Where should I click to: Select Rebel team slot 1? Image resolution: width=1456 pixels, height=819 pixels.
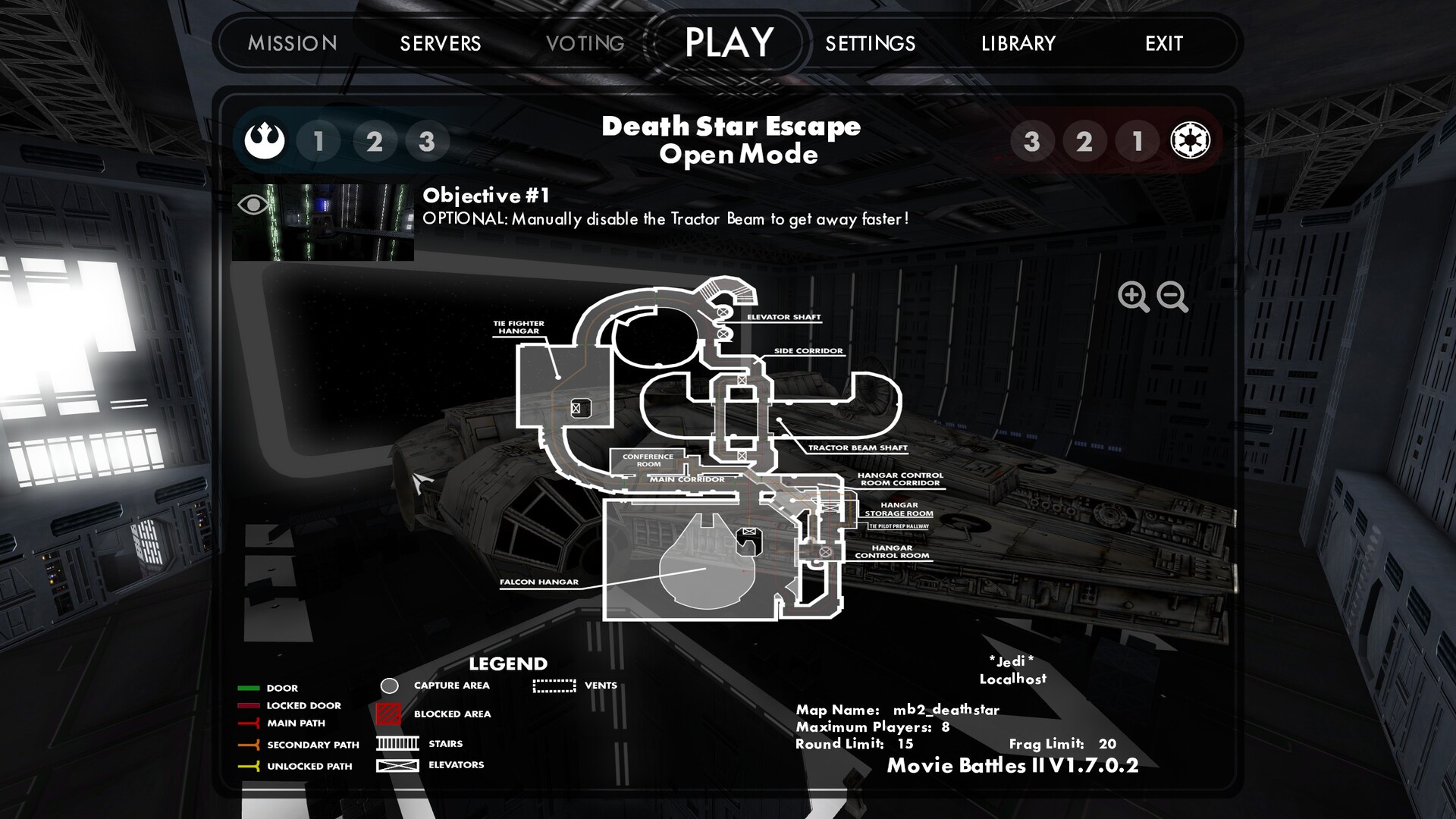pyautogui.click(x=319, y=140)
